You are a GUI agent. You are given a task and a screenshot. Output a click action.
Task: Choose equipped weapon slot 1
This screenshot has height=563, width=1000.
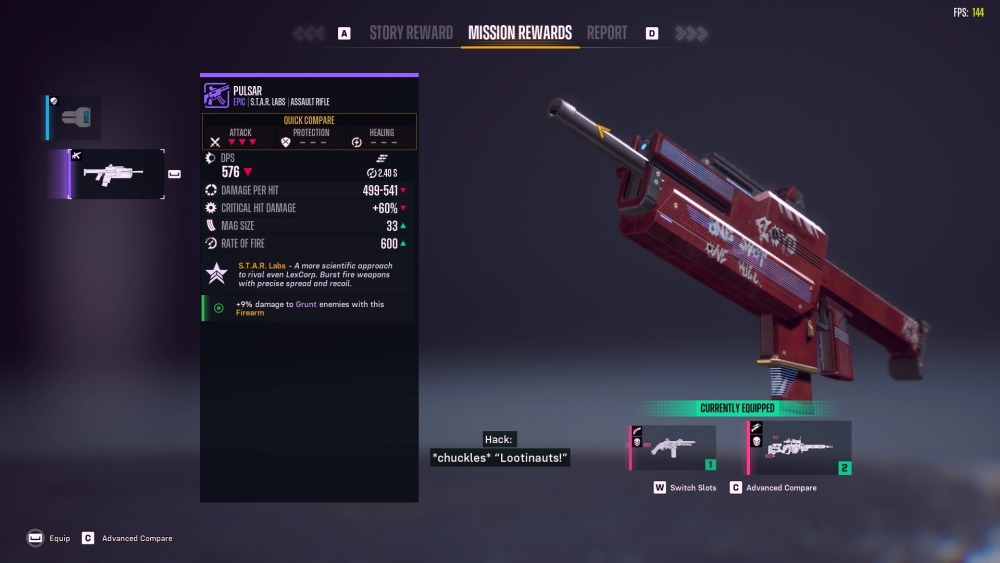click(673, 447)
